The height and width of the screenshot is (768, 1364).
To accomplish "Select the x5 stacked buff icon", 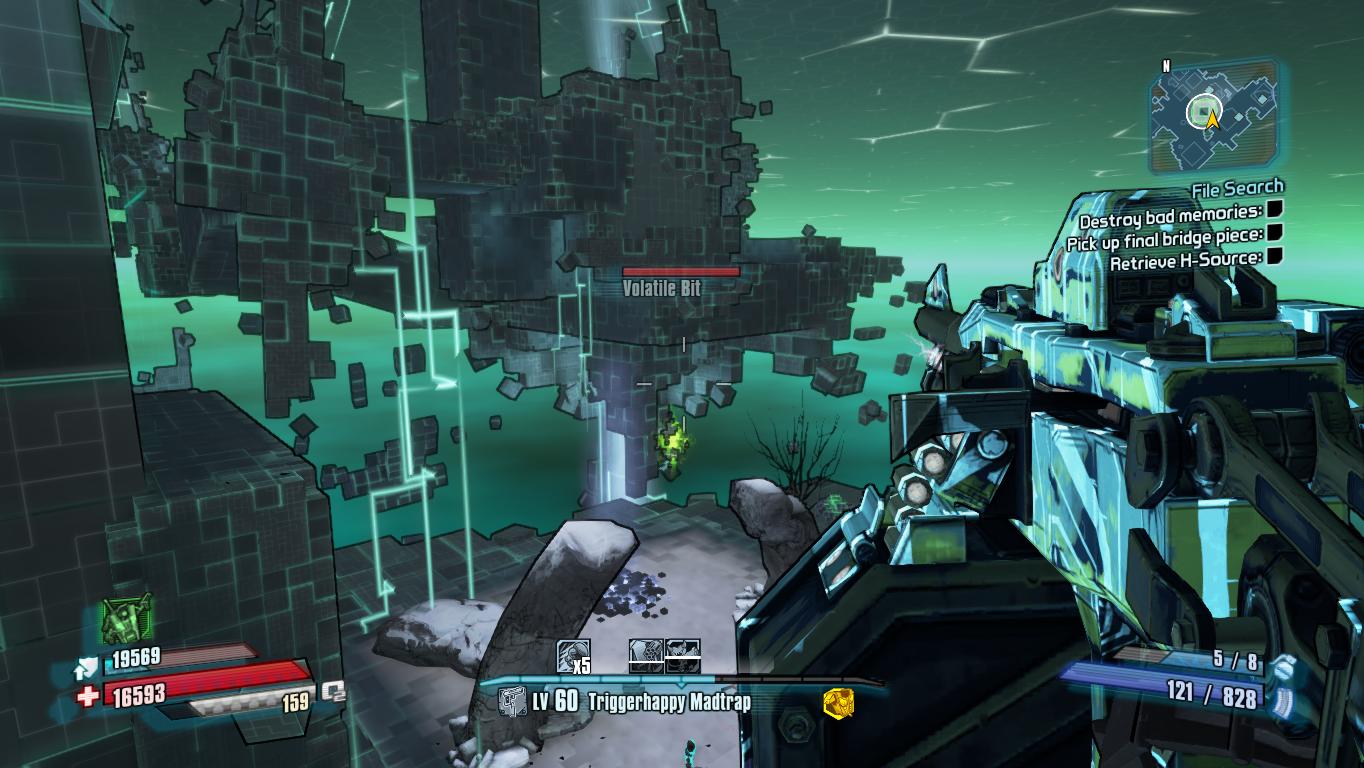I will pyautogui.click(x=573, y=656).
